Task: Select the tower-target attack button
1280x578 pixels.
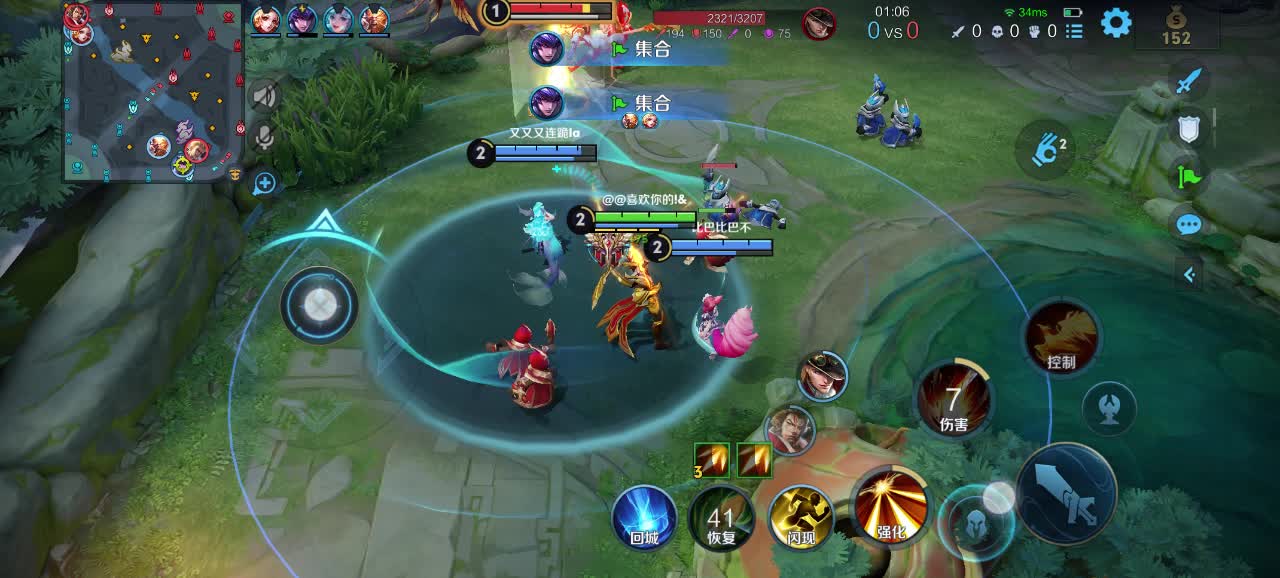Action: pos(1109,409)
